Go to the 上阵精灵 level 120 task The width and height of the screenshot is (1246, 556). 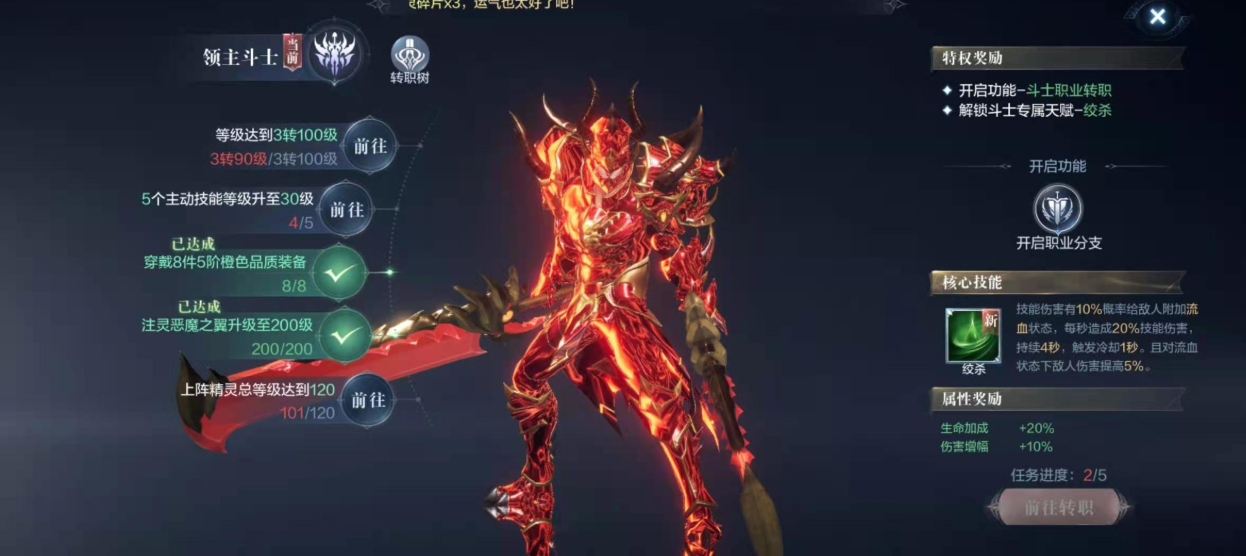point(366,400)
